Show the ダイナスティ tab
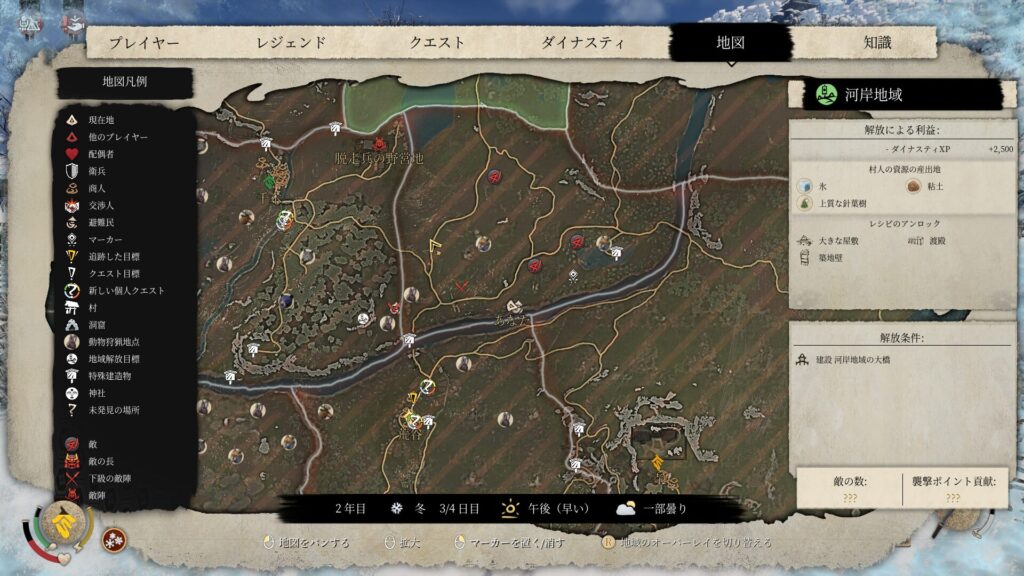Image resolution: width=1024 pixels, height=576 pixels. [x=583, y=43]
